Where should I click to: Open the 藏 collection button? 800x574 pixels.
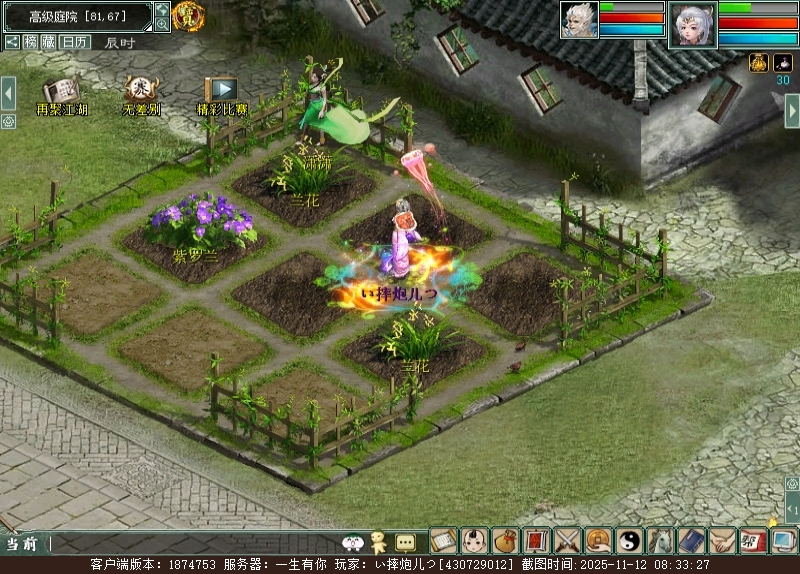(x=48, y=42)
